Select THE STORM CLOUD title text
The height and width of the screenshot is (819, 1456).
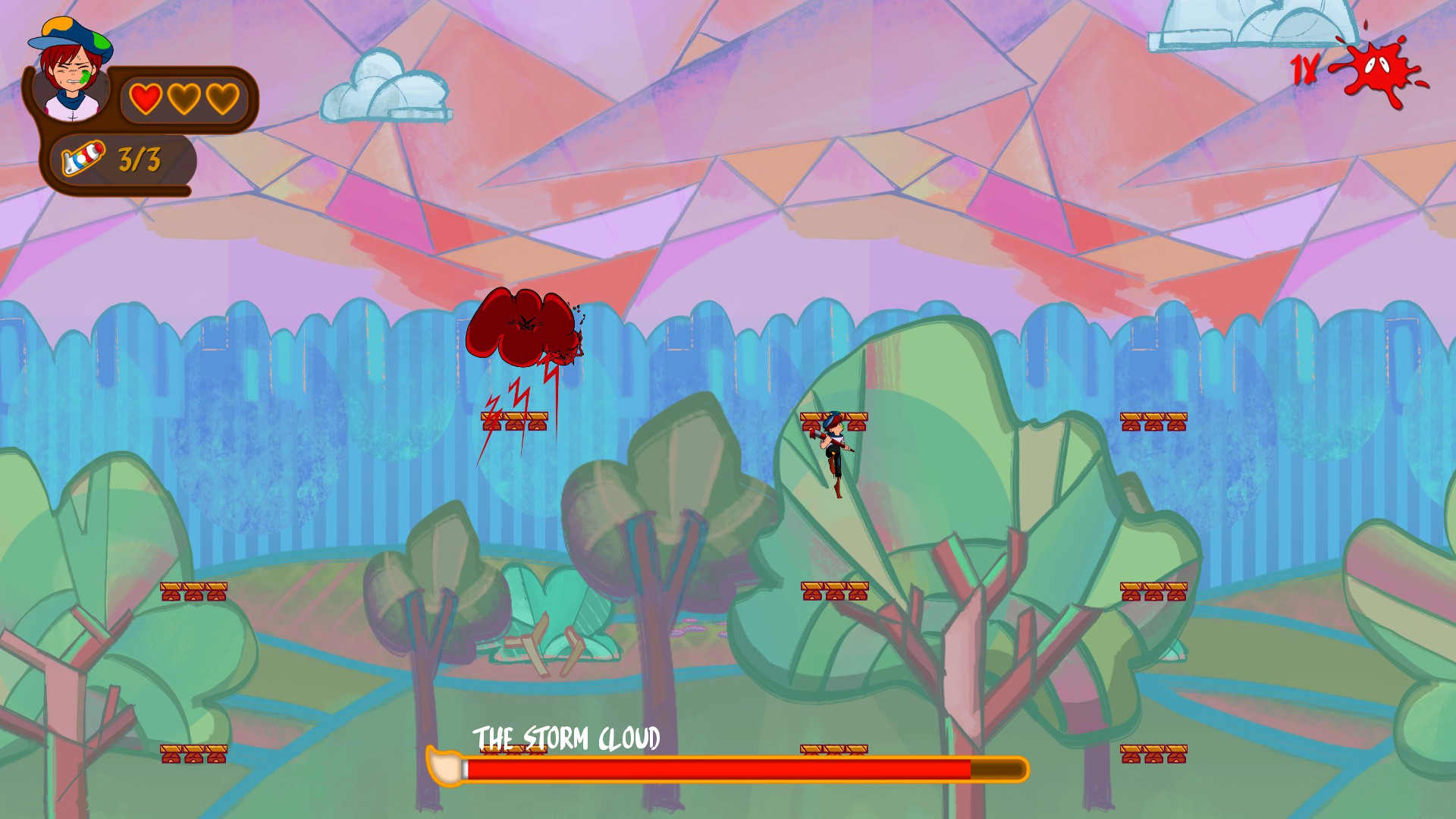click(566, 735)
